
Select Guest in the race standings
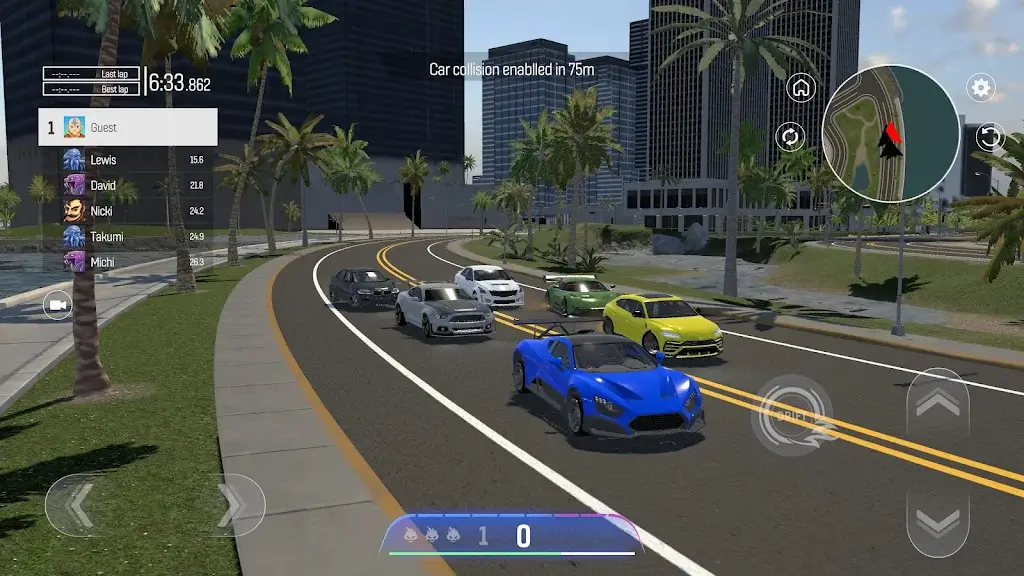(x=128, y=128)
